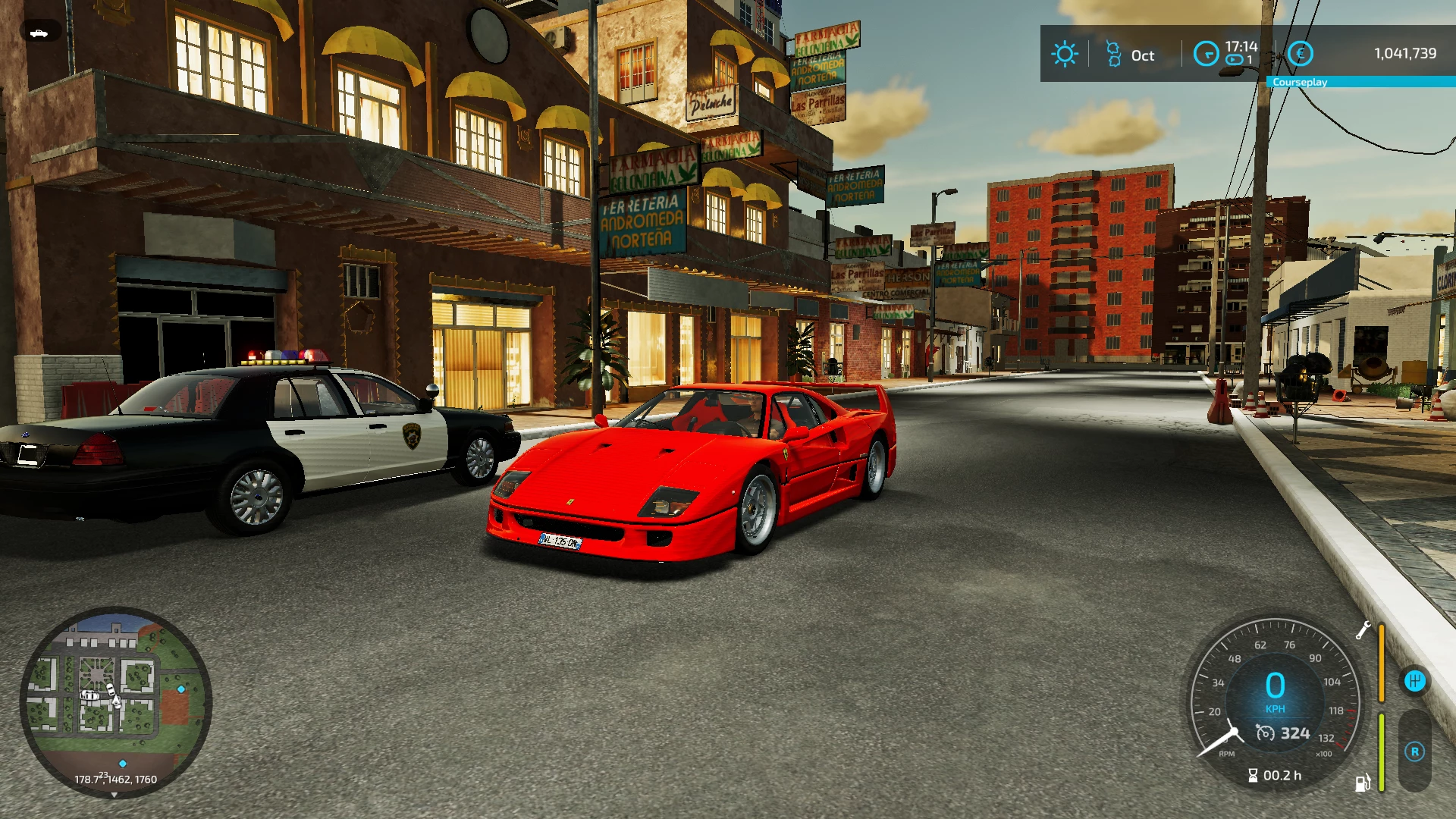This screenshot has height=819, width=1456.
Task: Click the wrench damage icon
Action: [x=1363, y=630]
